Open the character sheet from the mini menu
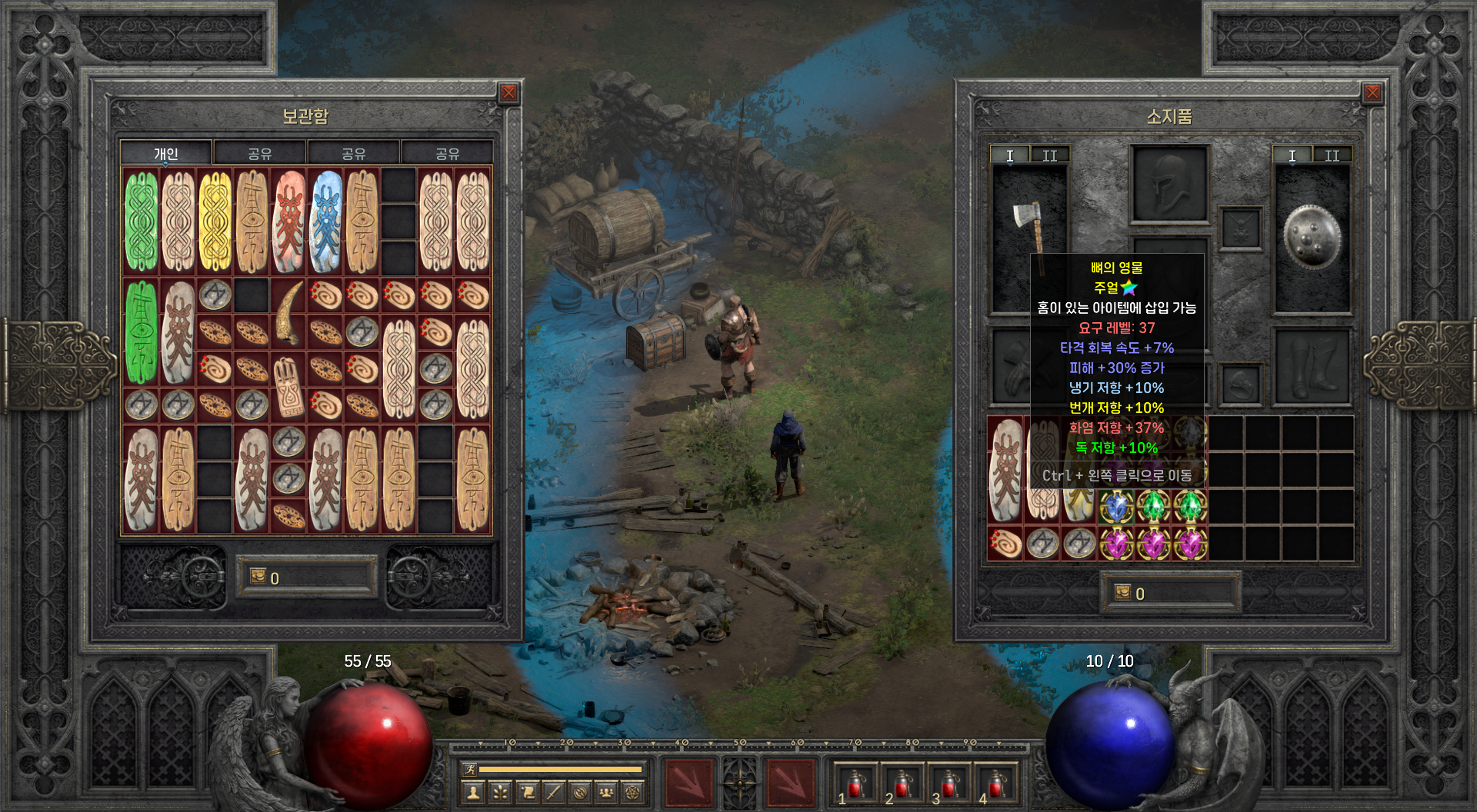The width and height of the screenshot is (1477, 812). coord(474,792)
